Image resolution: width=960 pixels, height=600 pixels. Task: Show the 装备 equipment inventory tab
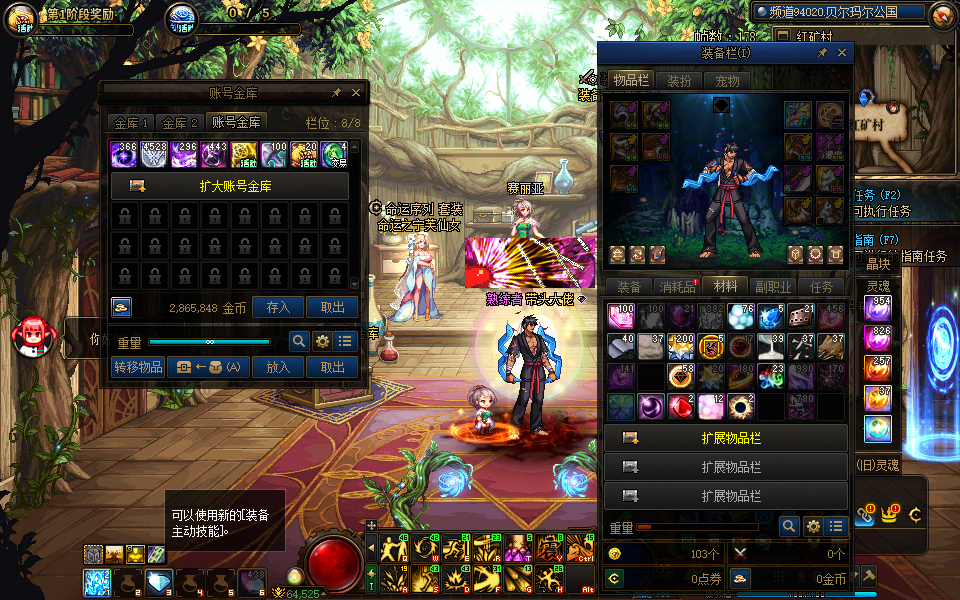tap(628, 287)
